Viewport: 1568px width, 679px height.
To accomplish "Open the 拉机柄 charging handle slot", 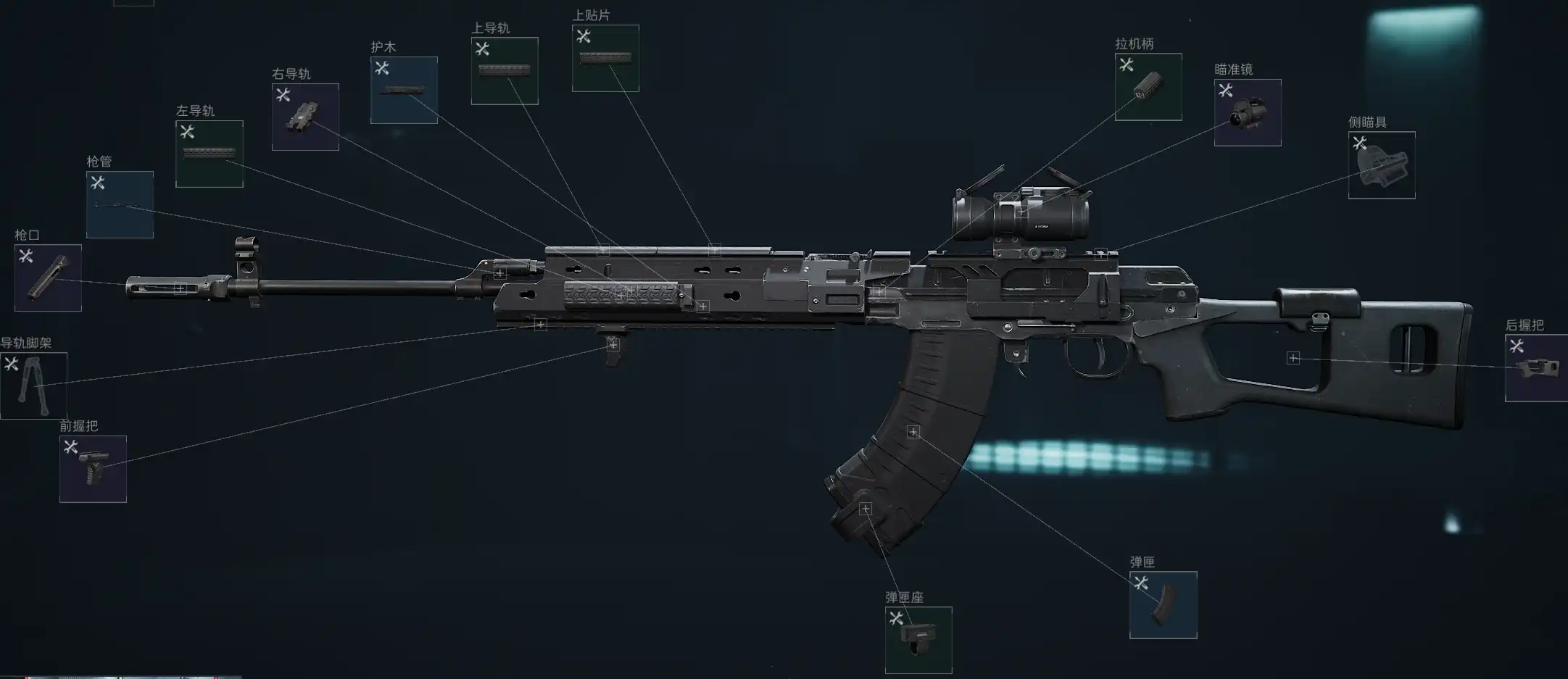I will (x=1148, y=87).
